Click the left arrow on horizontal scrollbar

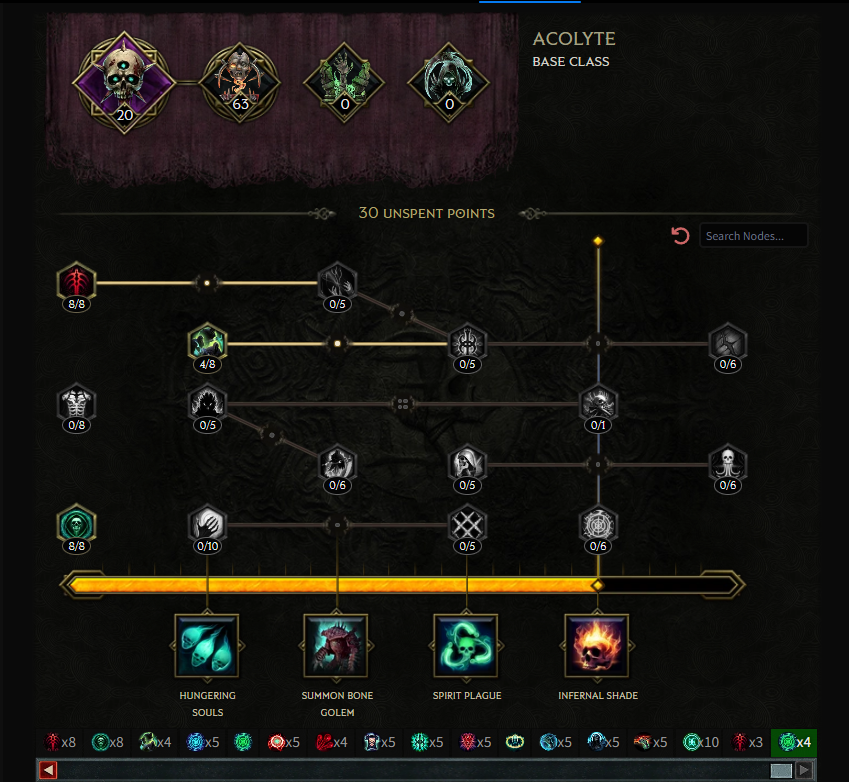(x=48, y=770)
